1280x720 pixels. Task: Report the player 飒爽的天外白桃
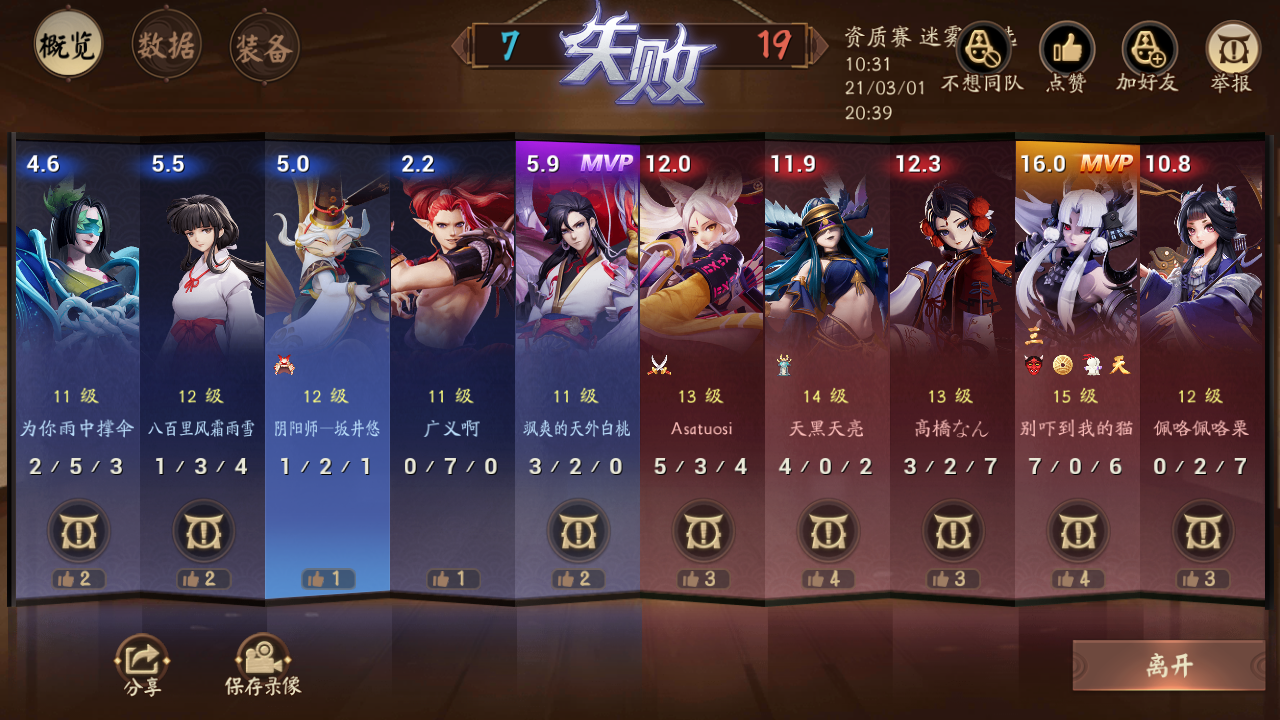click(x=577, y=531)
